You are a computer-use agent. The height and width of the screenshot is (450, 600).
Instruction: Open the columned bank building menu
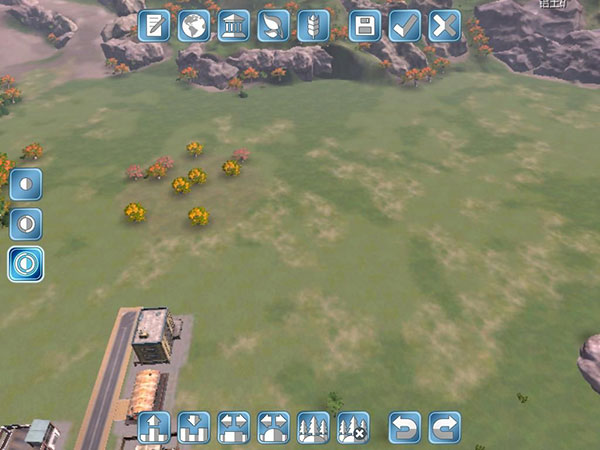click(233, 25)
